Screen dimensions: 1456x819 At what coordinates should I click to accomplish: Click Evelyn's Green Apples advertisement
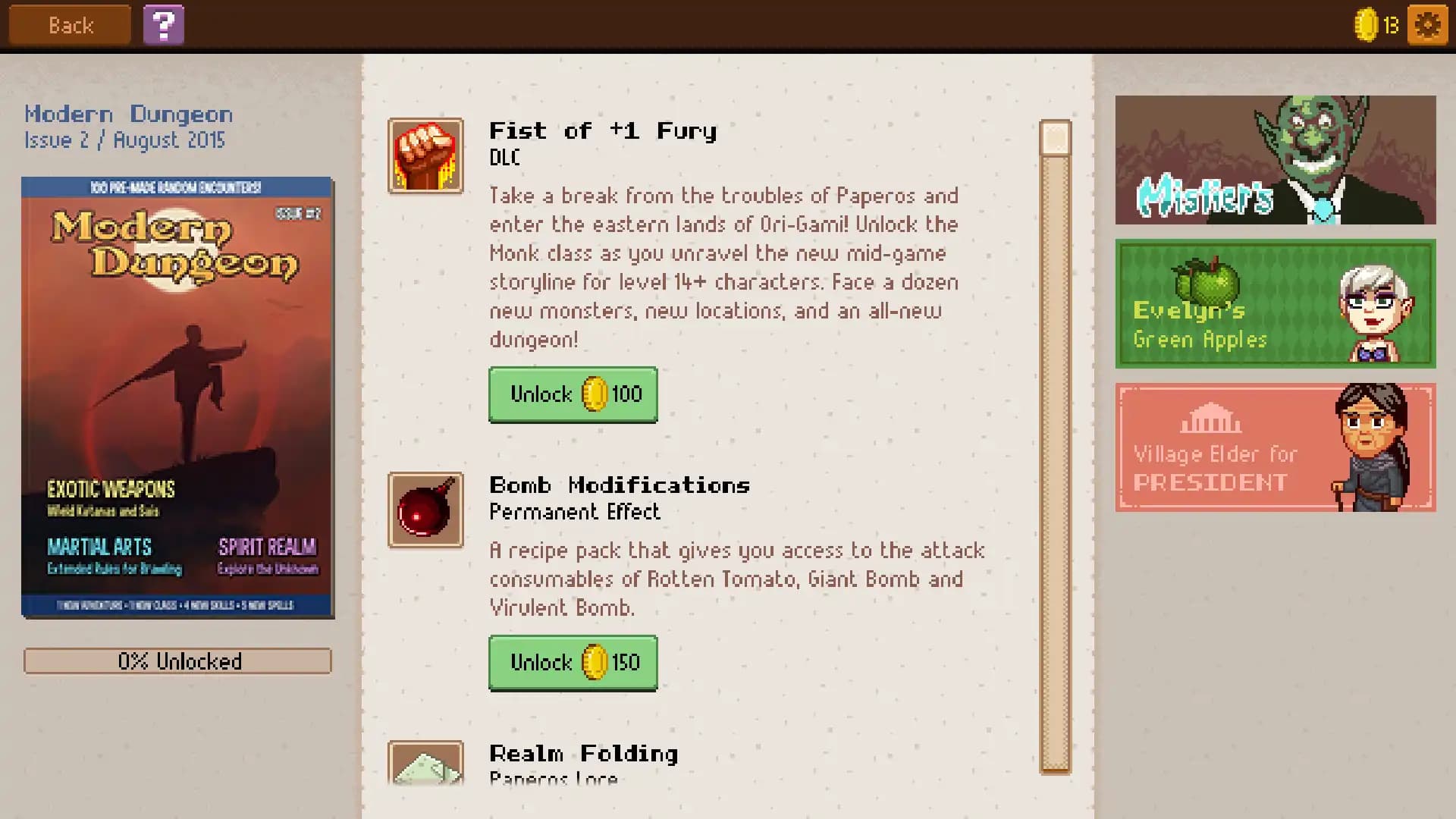pyautogui.click(x=1276, y=304)
